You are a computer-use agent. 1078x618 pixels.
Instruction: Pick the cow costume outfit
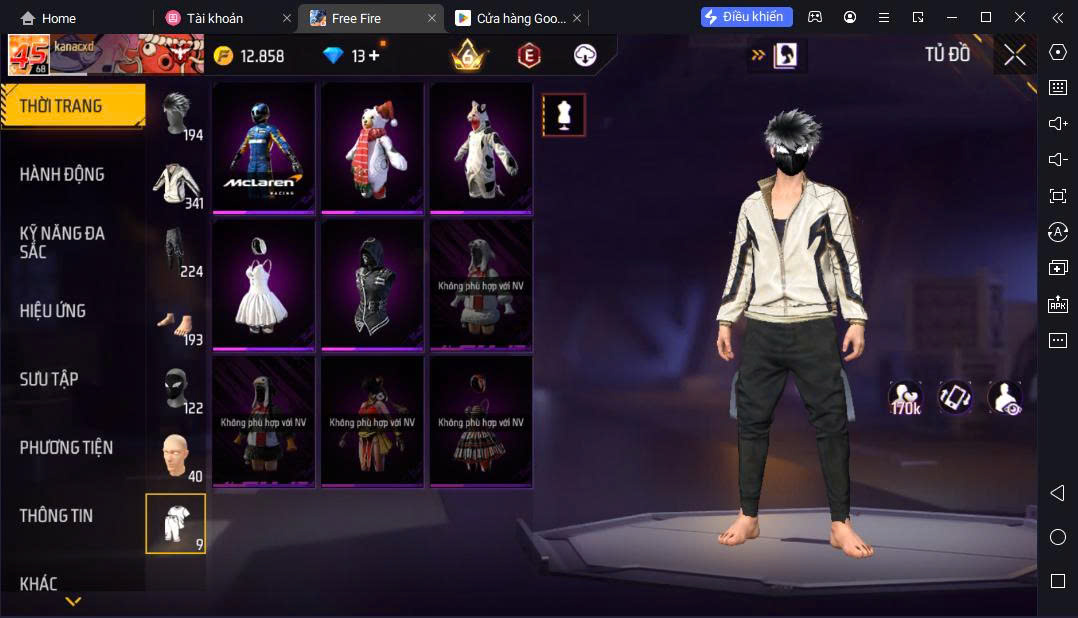[481, 147]
